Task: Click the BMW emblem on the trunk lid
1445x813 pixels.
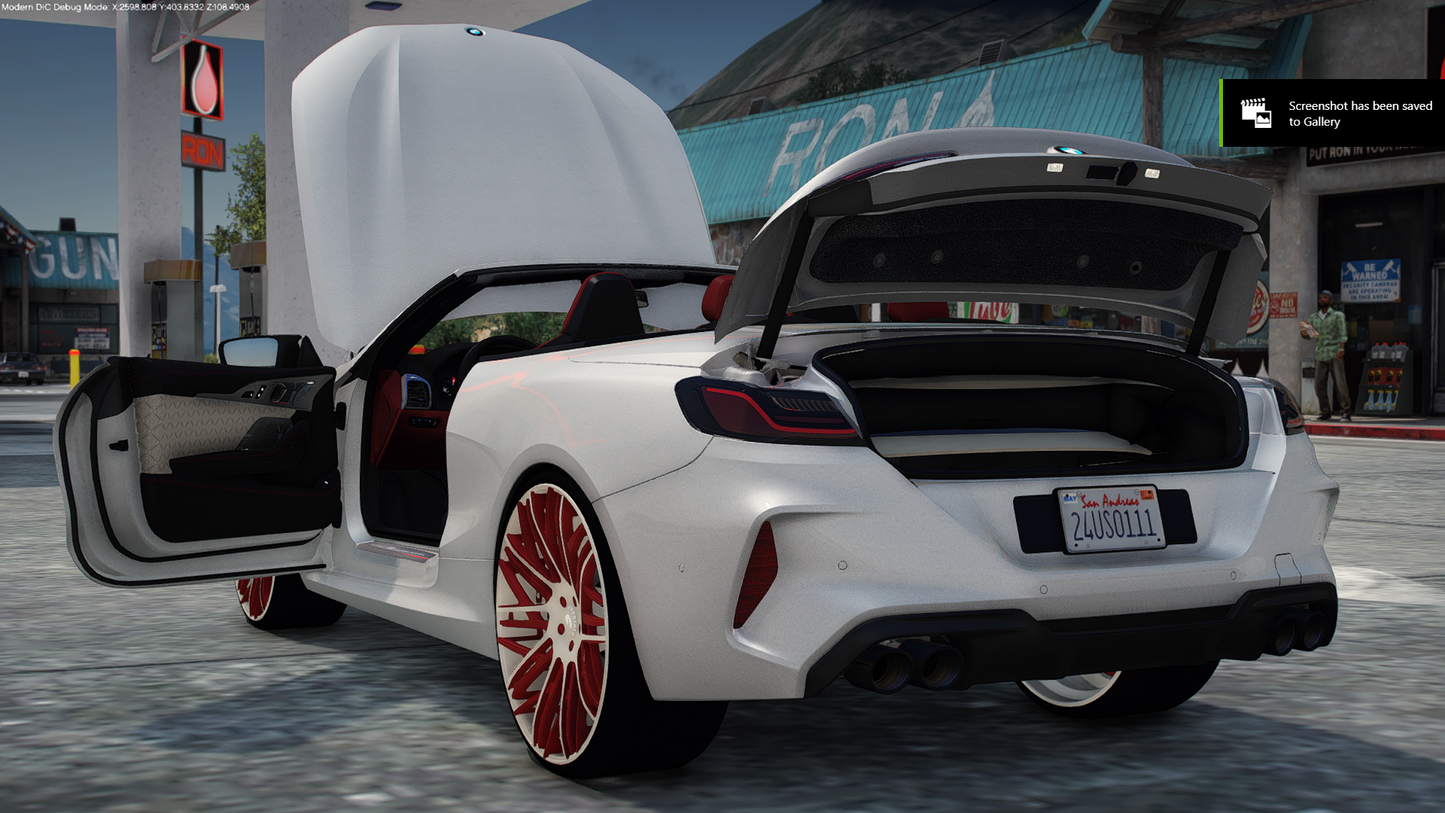Action: click(1067, 151)
